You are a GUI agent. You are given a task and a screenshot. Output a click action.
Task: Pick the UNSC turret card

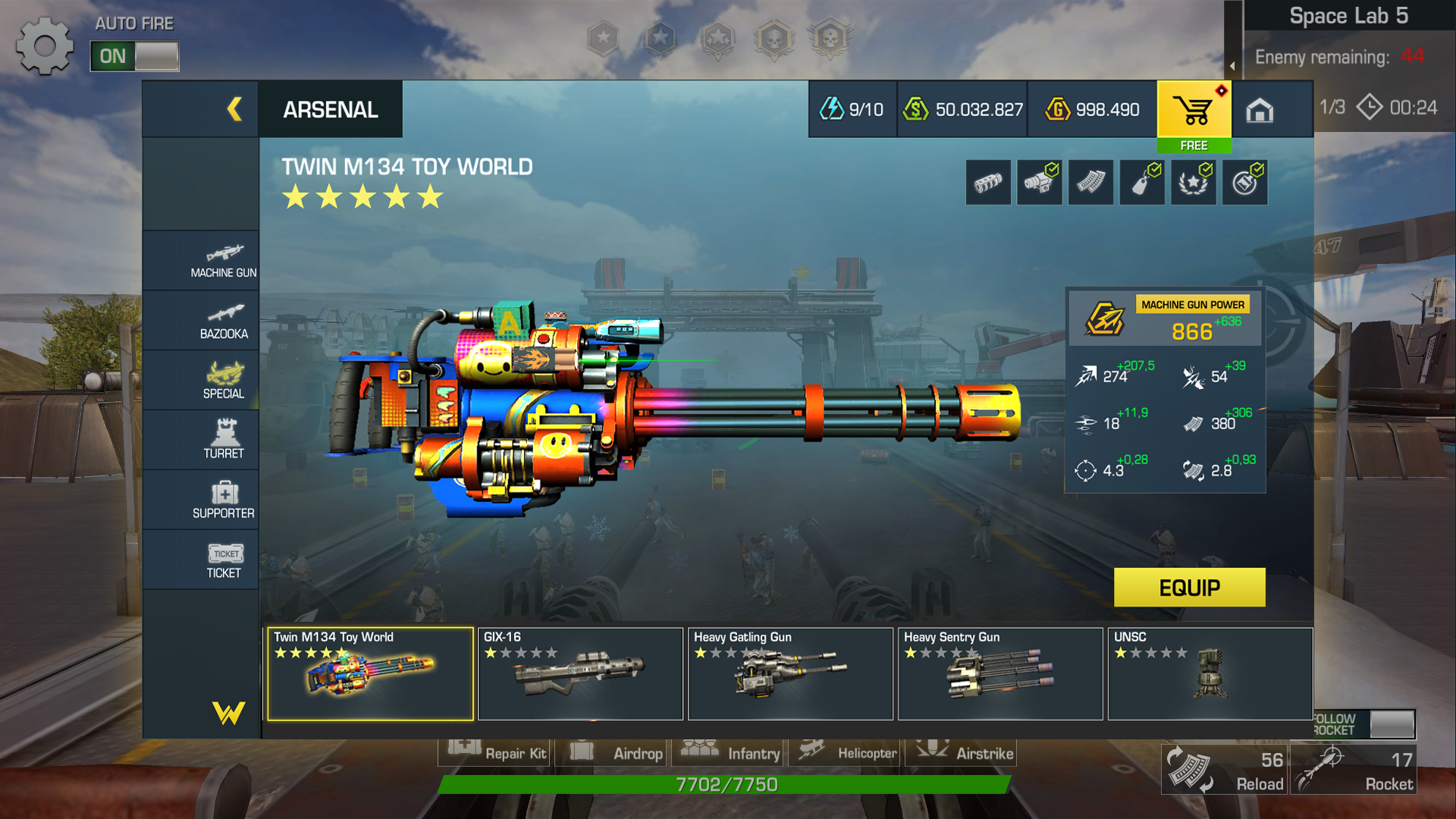[x=1210, y=673]
